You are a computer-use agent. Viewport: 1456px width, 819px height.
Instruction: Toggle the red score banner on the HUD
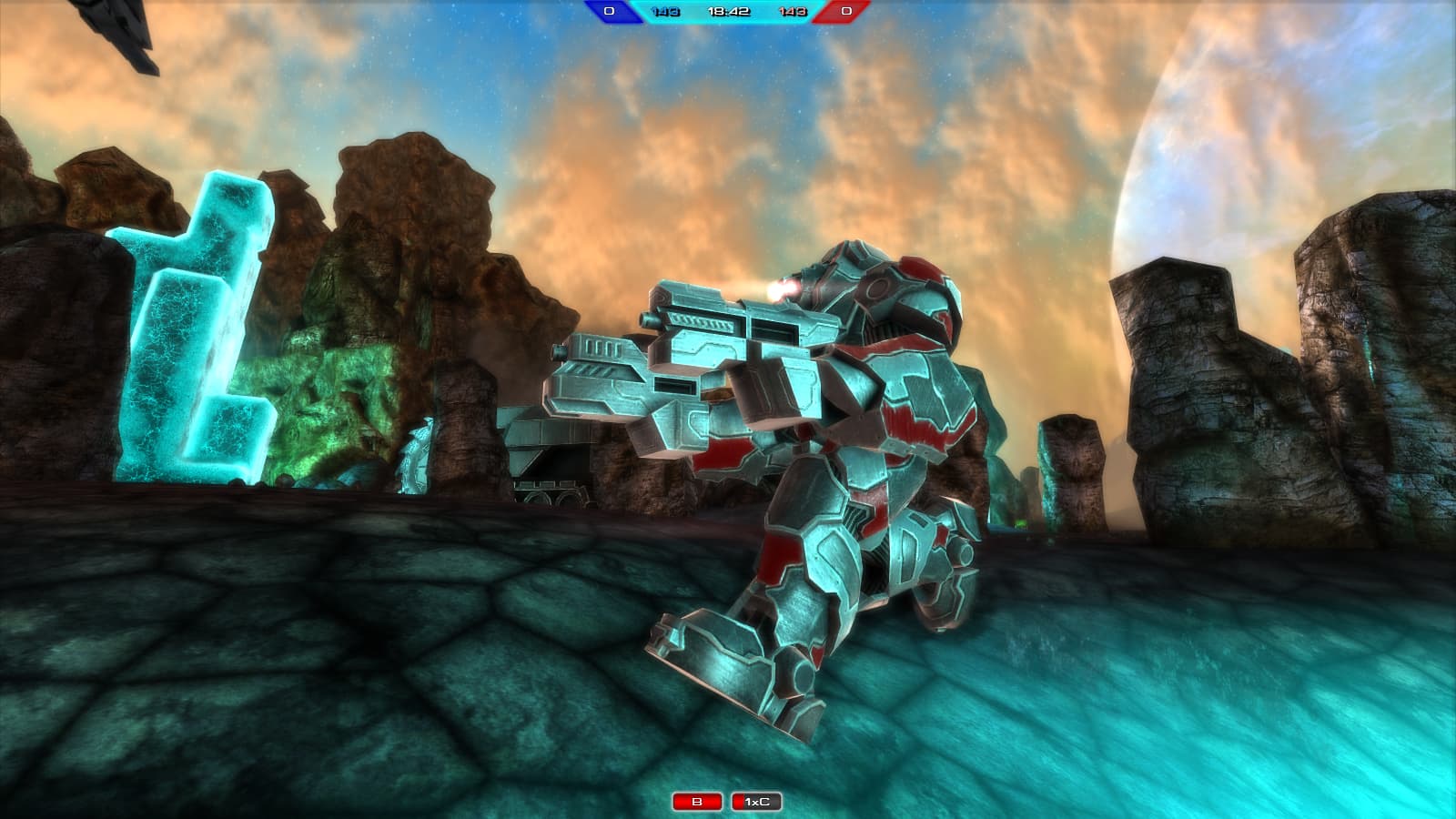(x=844, y=11)
